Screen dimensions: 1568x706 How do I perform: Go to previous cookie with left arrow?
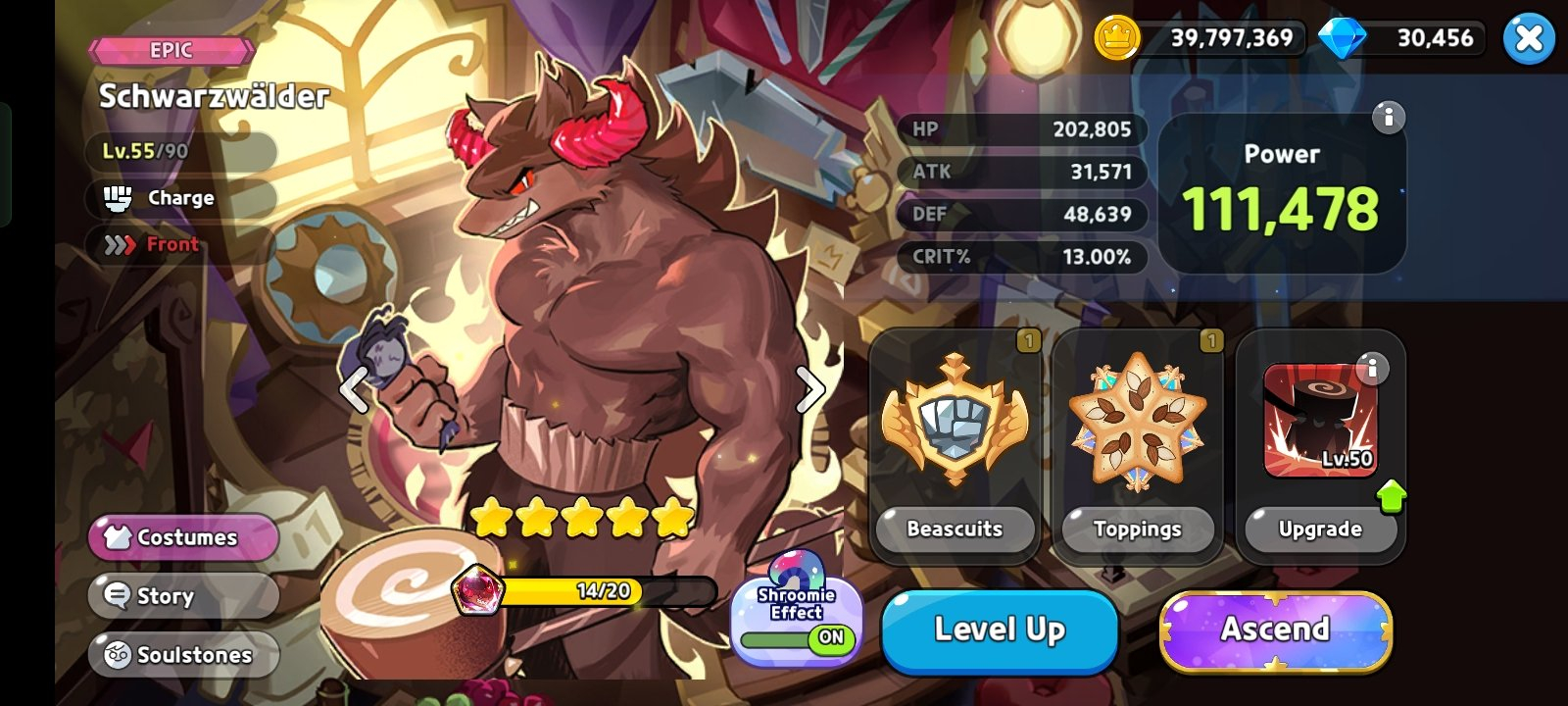(x=354, y=390)
